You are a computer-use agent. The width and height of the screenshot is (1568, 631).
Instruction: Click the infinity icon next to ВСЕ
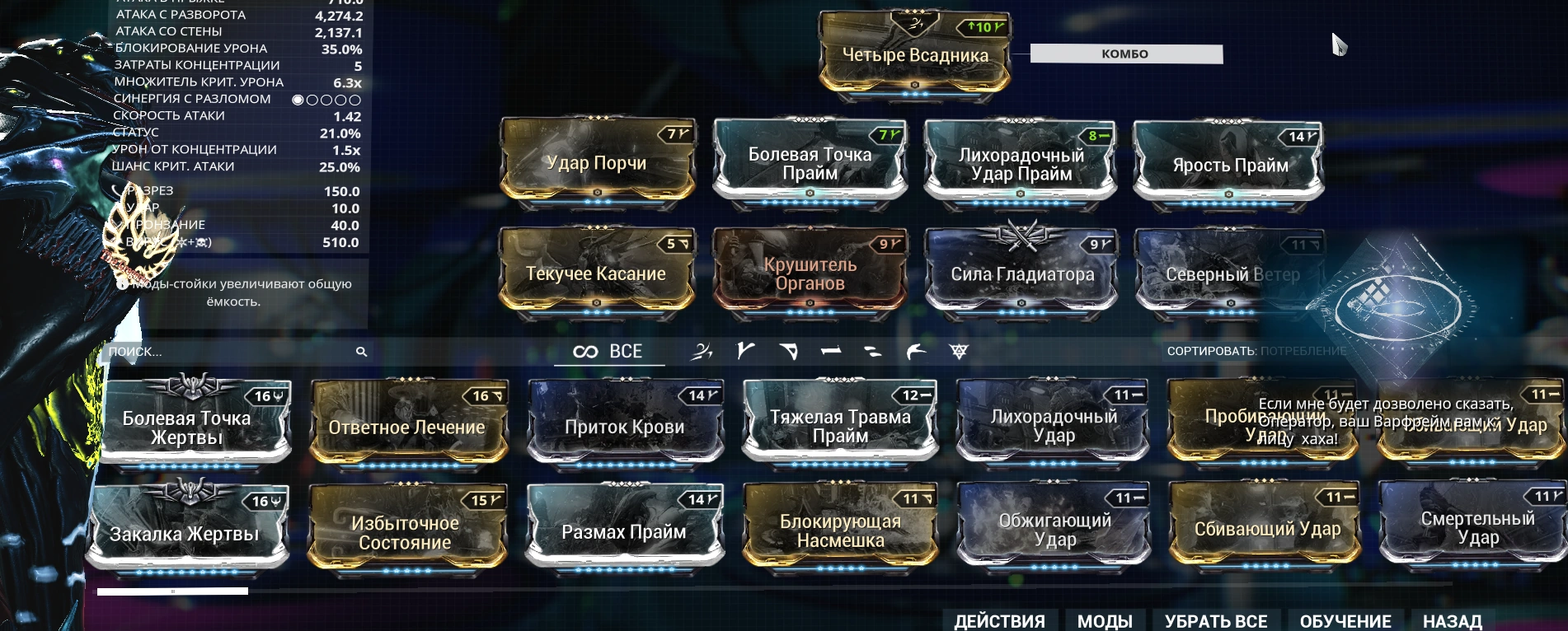587,352
